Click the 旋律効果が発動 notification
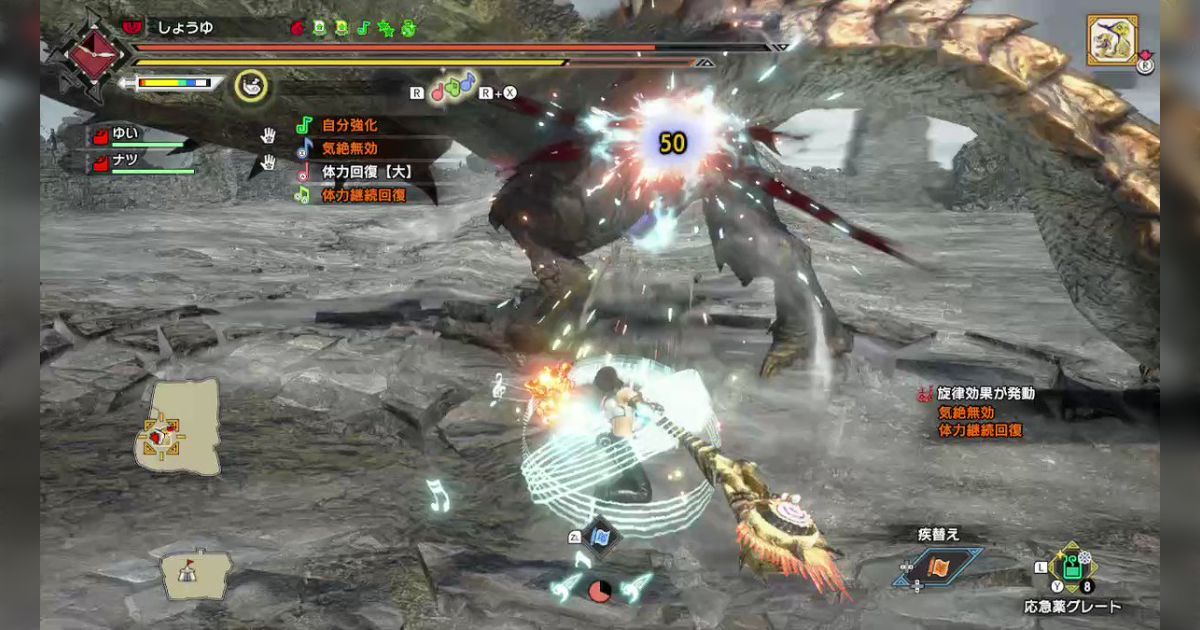This screenshot has height=630, width=1200. click(986, 394)
